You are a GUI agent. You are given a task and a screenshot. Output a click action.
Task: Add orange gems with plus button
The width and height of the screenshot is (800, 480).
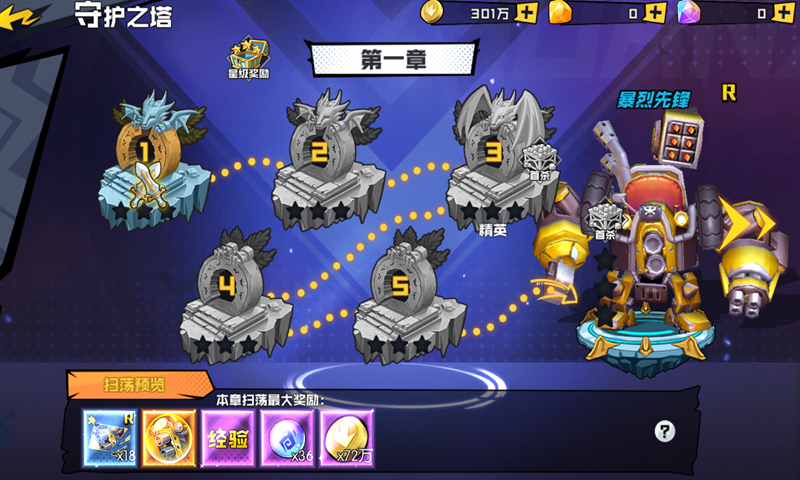click(x=655, y=13)
